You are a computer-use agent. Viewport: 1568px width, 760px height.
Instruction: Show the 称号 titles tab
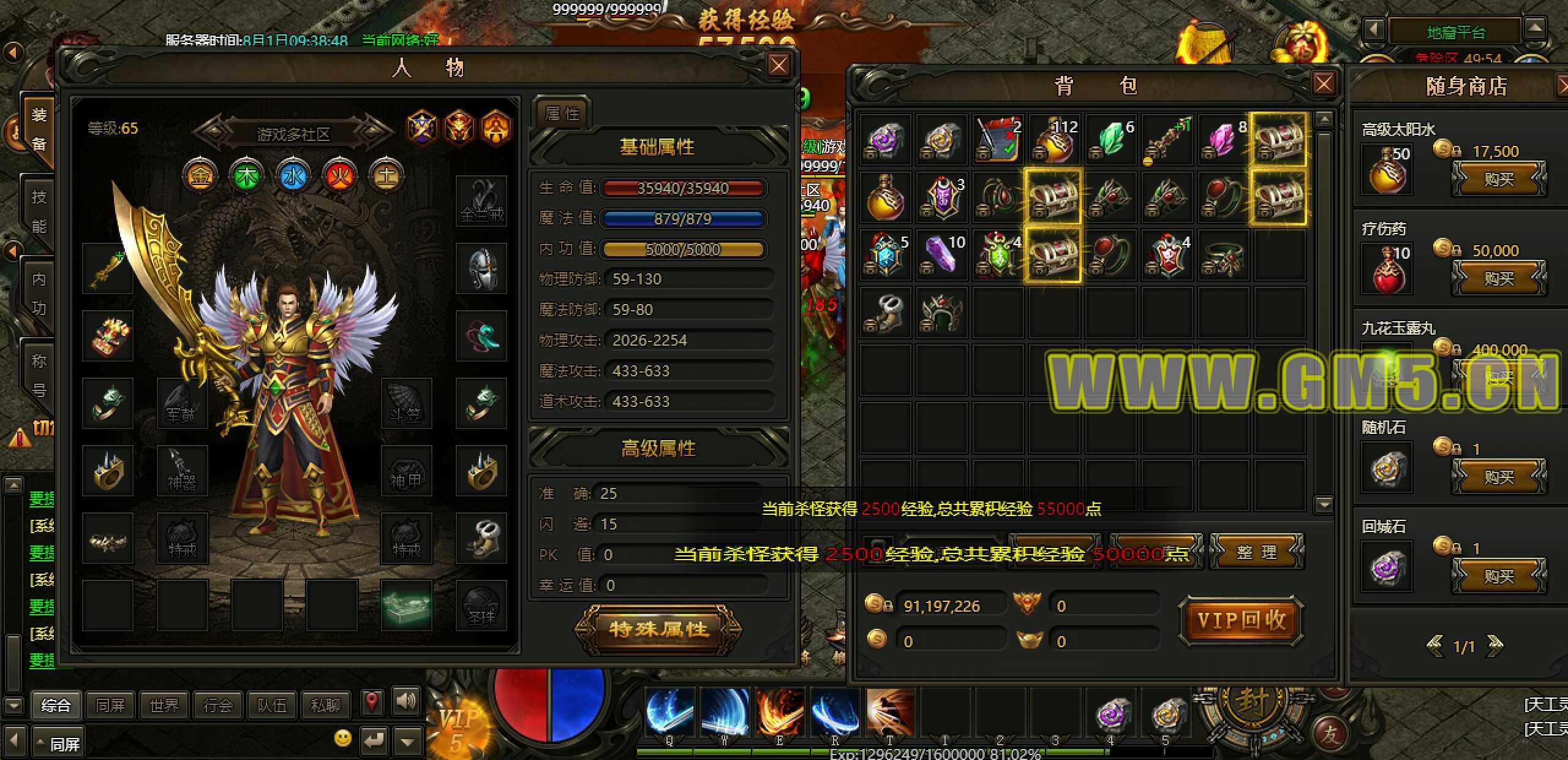point(39,374)
